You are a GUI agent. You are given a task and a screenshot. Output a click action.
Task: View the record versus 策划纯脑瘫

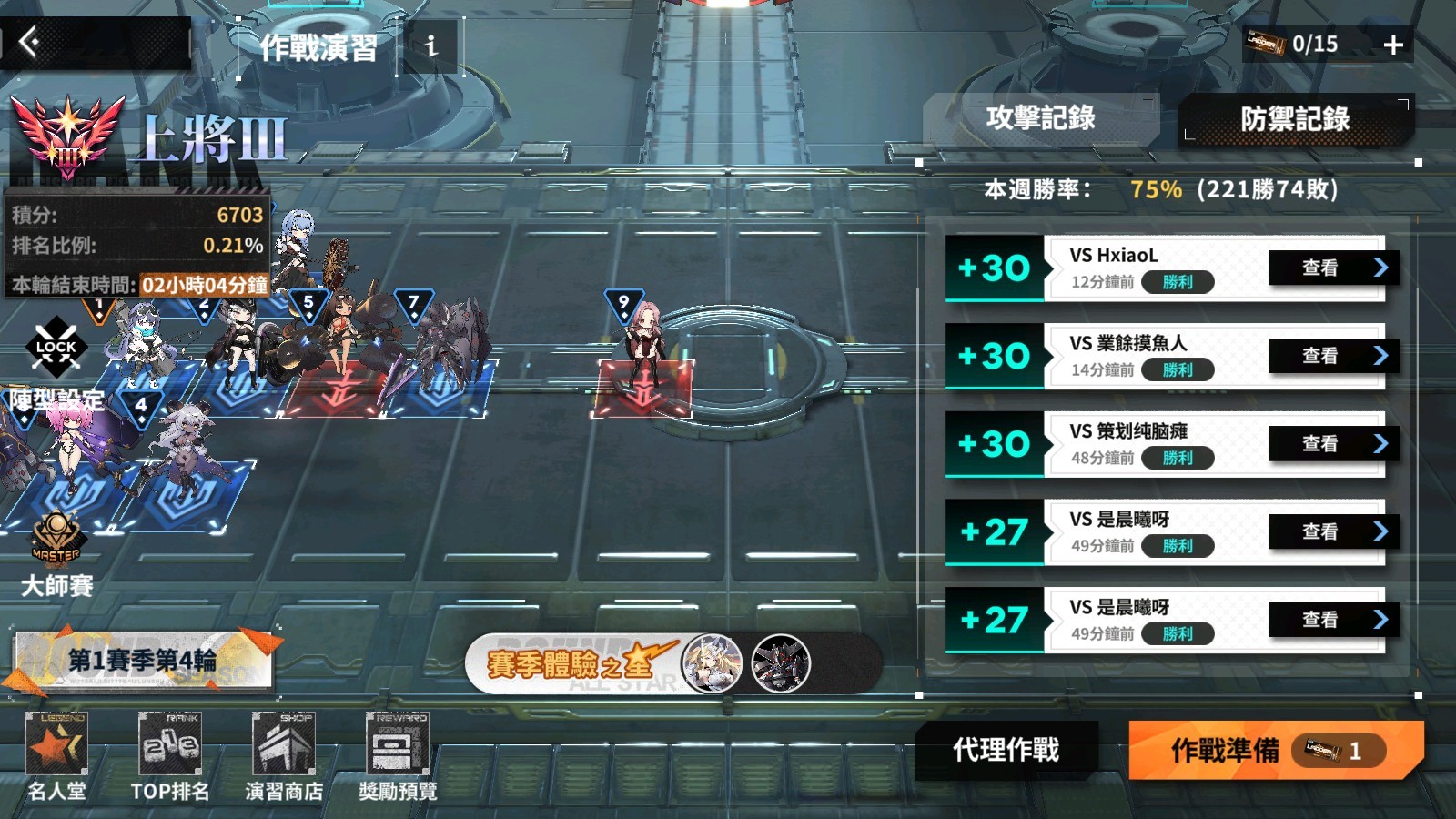click(x=1329, y=443)
